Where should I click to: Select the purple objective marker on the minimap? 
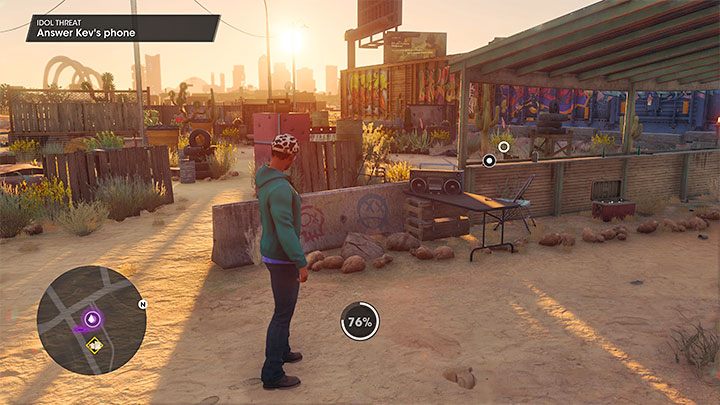tap(92, 319)
